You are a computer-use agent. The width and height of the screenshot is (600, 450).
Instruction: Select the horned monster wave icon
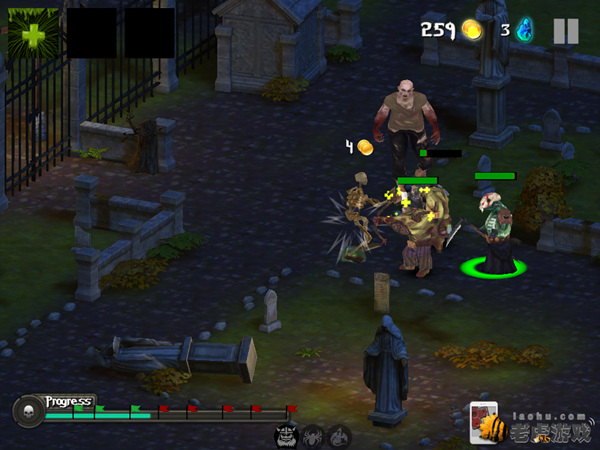(x=286, y=436)
